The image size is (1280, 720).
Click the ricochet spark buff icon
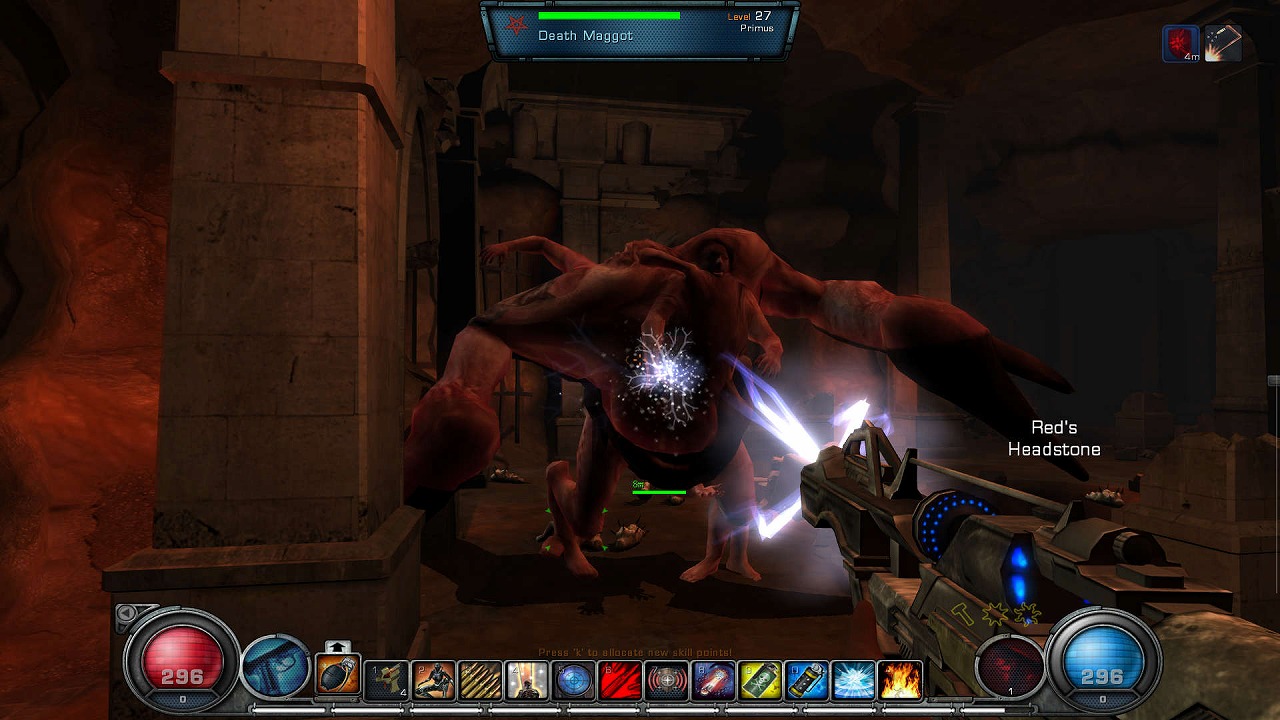click(x=1222, y=44)
